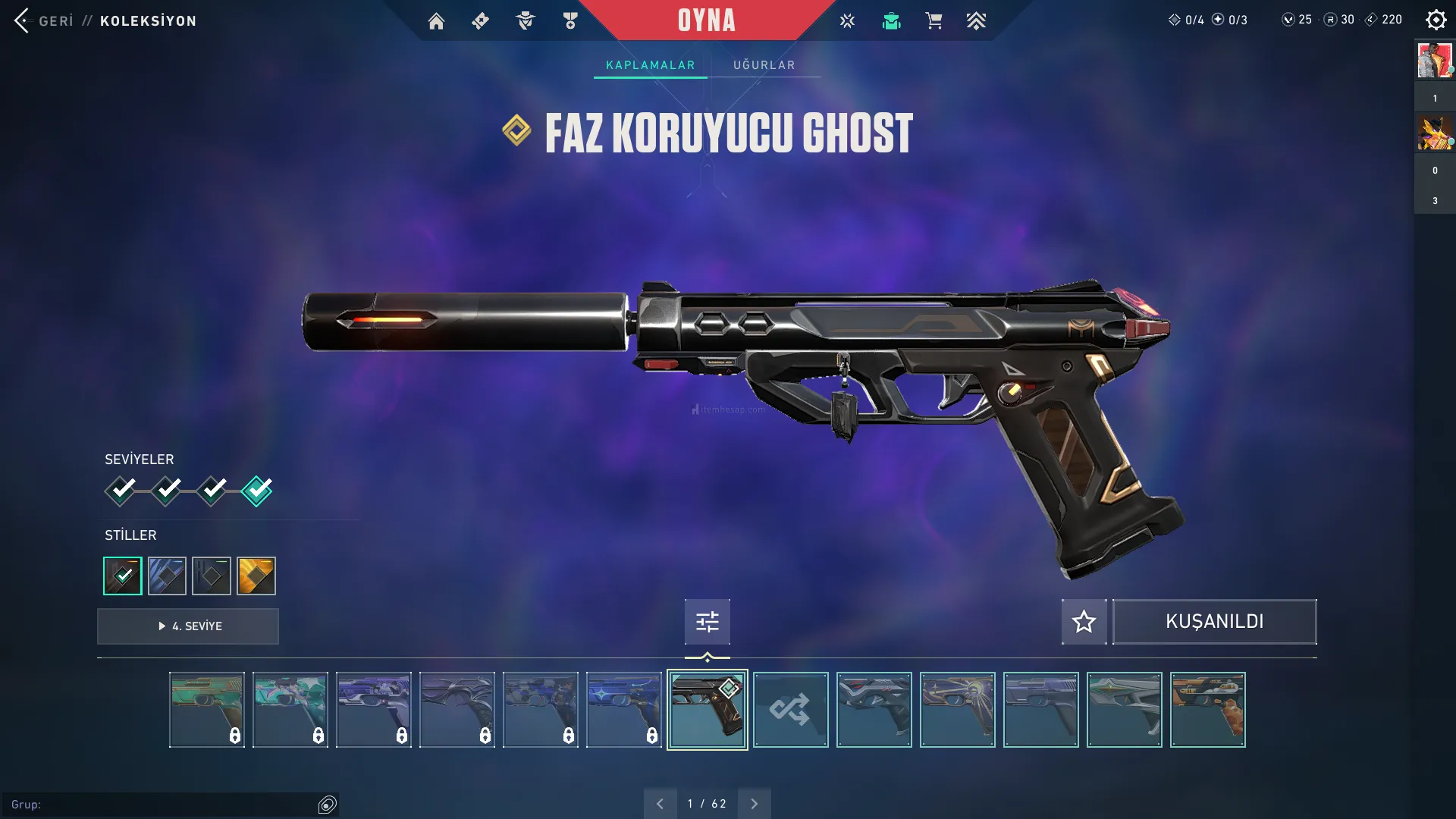Select the fourth level checkmark
Viewport: 1456px width, 819px height.
tap(257, 491)
